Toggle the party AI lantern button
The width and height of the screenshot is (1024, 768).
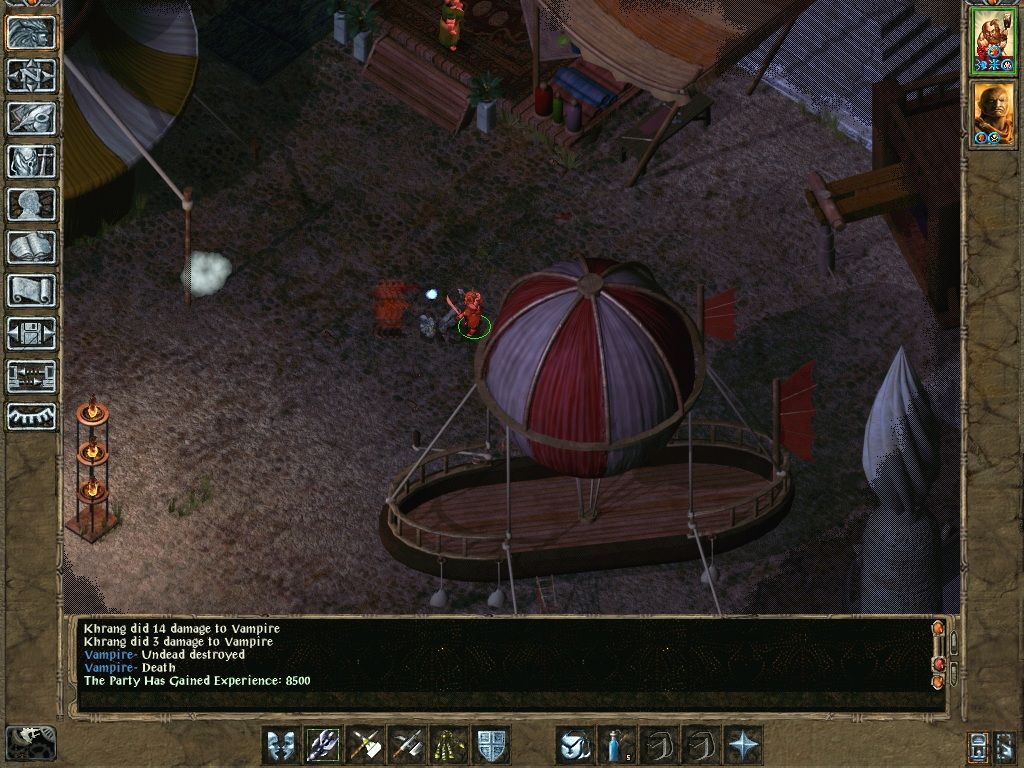979,745
